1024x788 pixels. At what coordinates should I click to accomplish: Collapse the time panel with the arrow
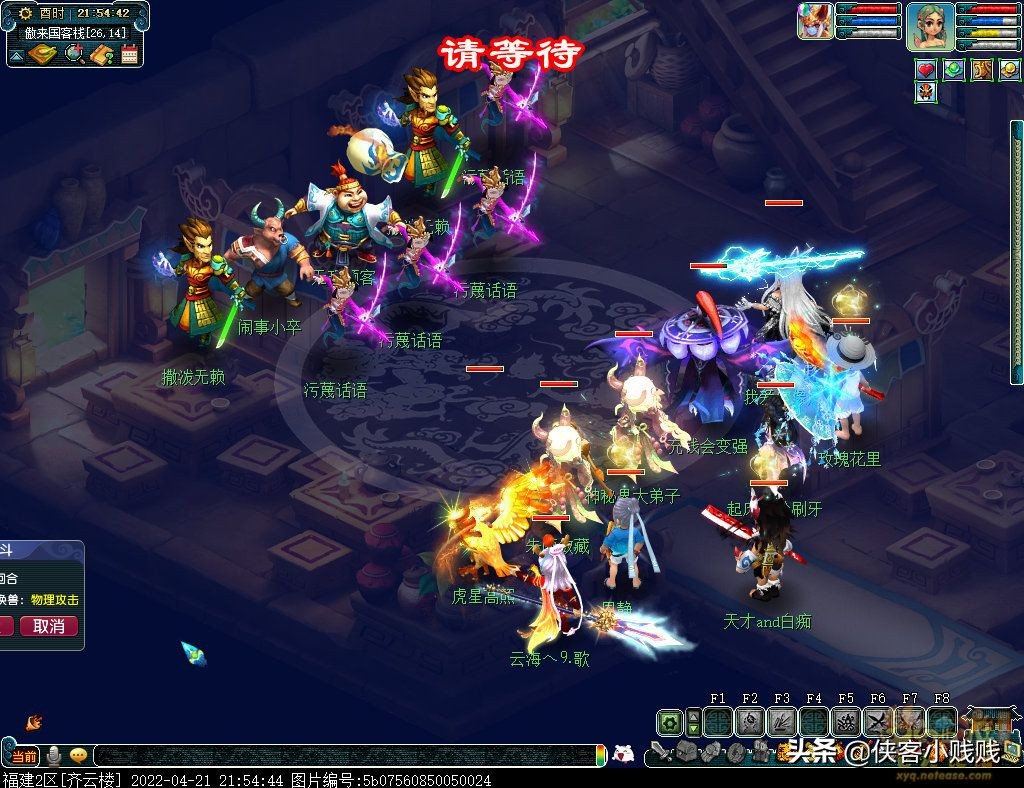pyautogui.click(x=16, y=55)
